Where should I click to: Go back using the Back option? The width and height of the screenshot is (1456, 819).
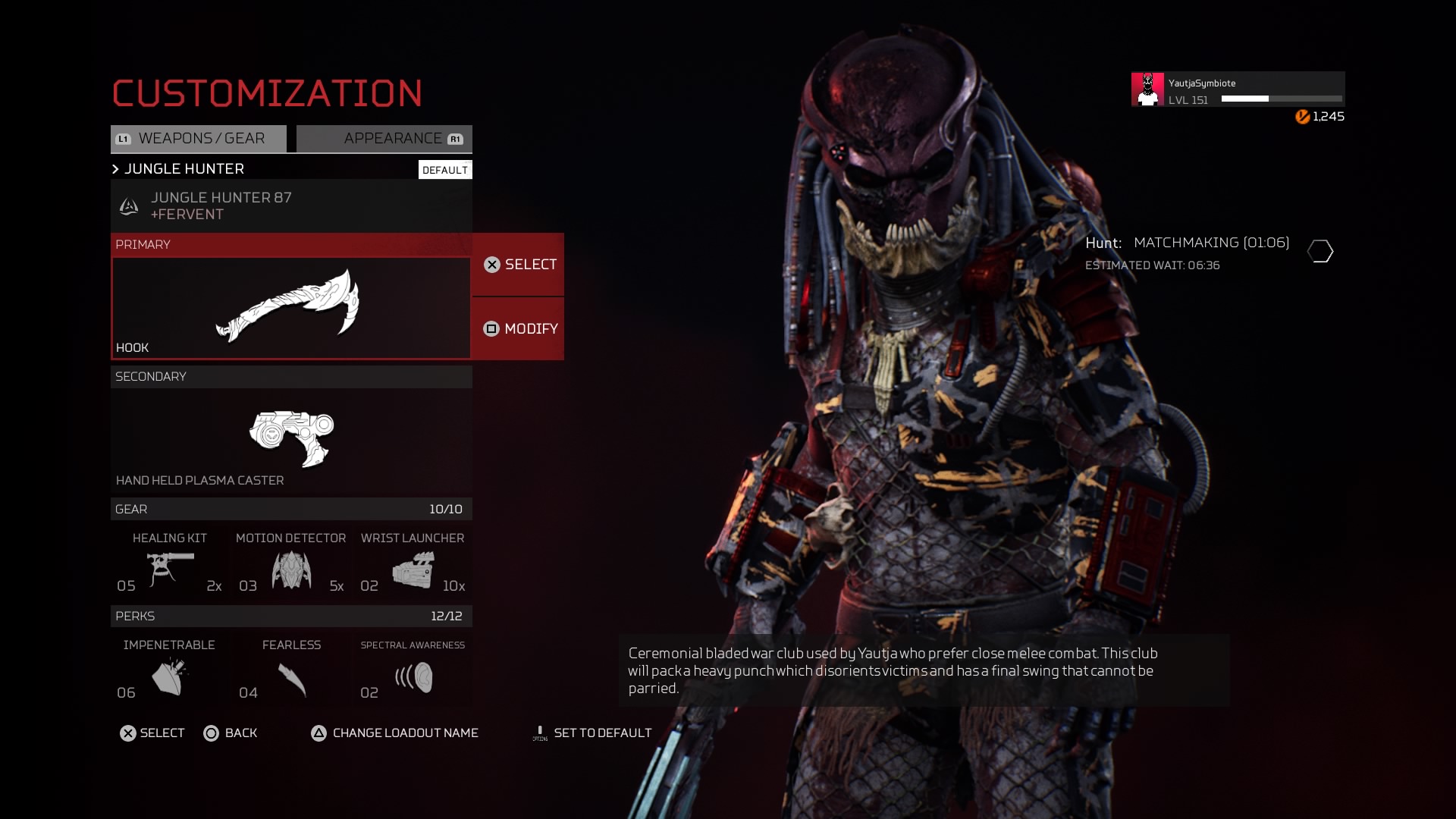point(231,733)
